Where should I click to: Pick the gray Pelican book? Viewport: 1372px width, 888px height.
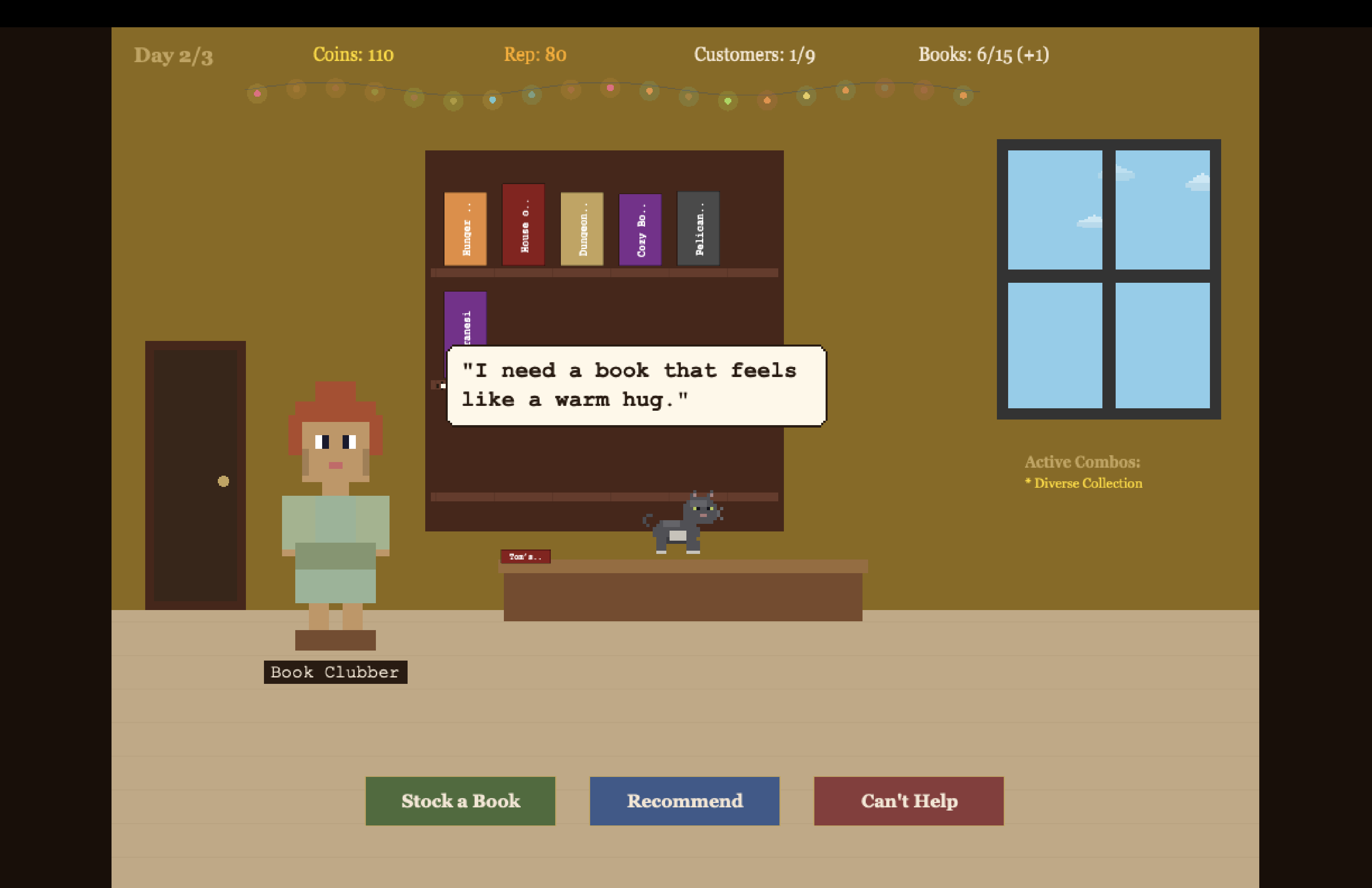click(698, 229)
